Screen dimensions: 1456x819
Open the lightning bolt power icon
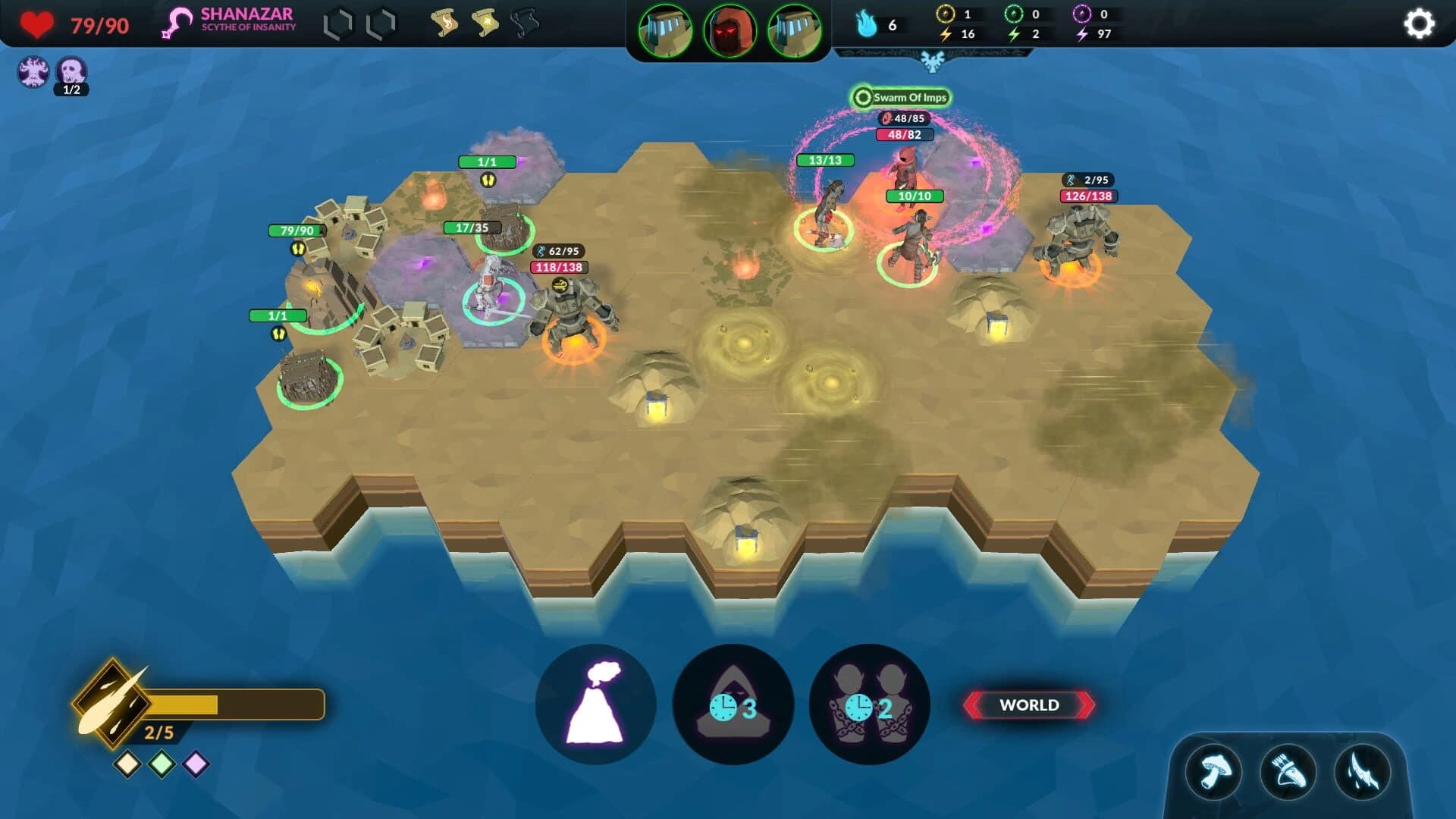click(1362, 773)
